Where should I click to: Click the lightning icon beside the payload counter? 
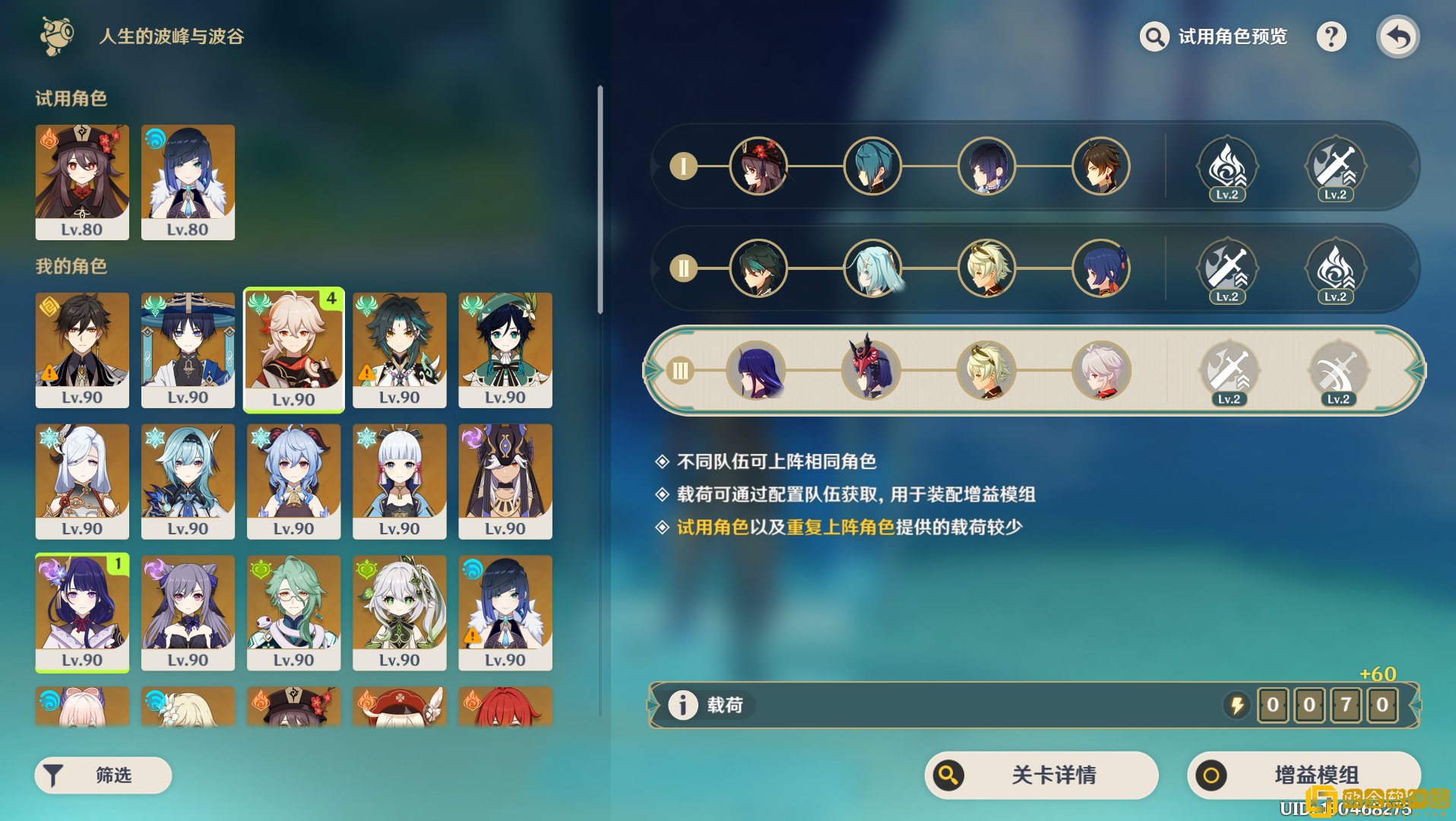1236,705
